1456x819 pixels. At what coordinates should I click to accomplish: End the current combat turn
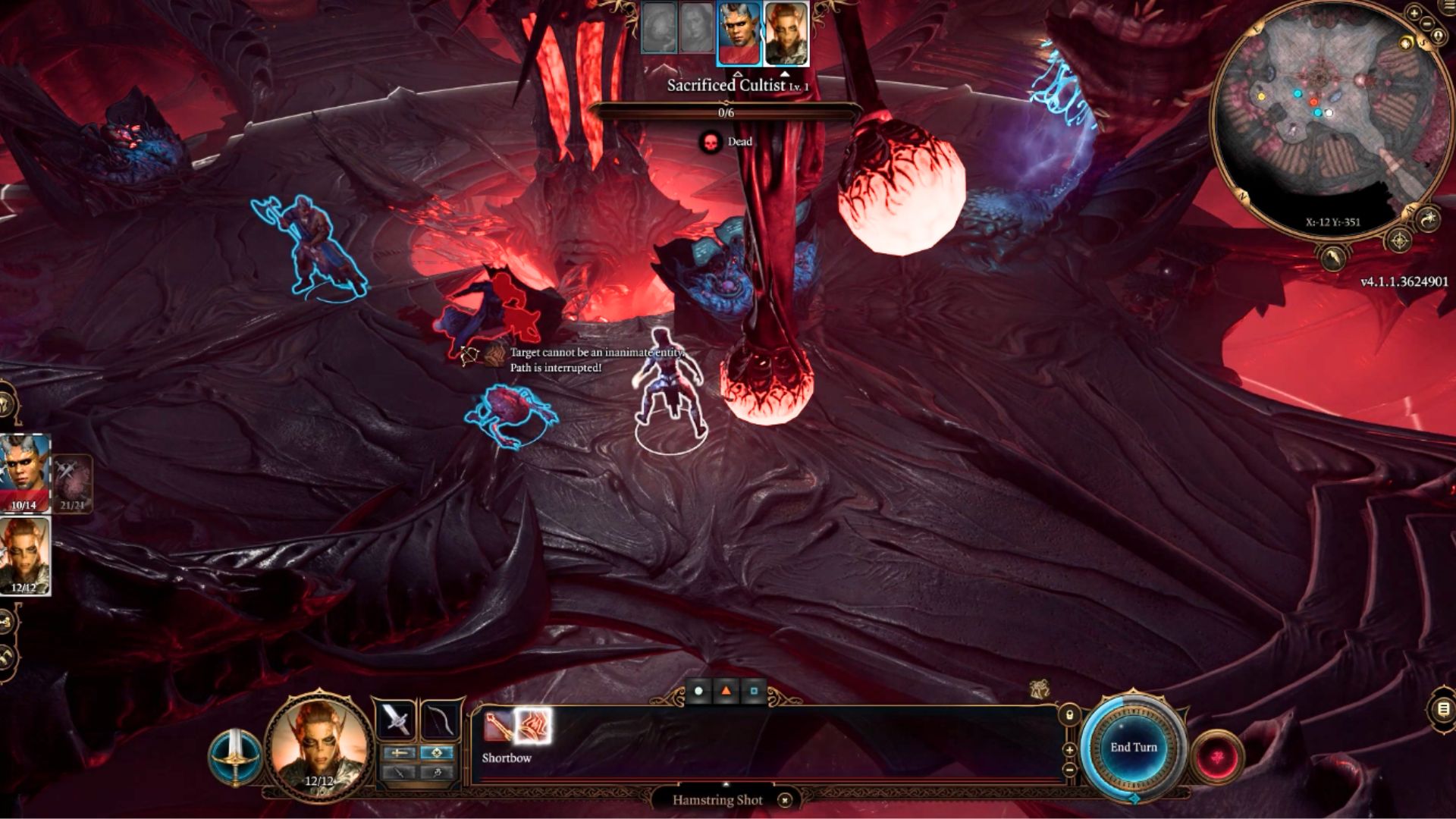point(1133,748)
